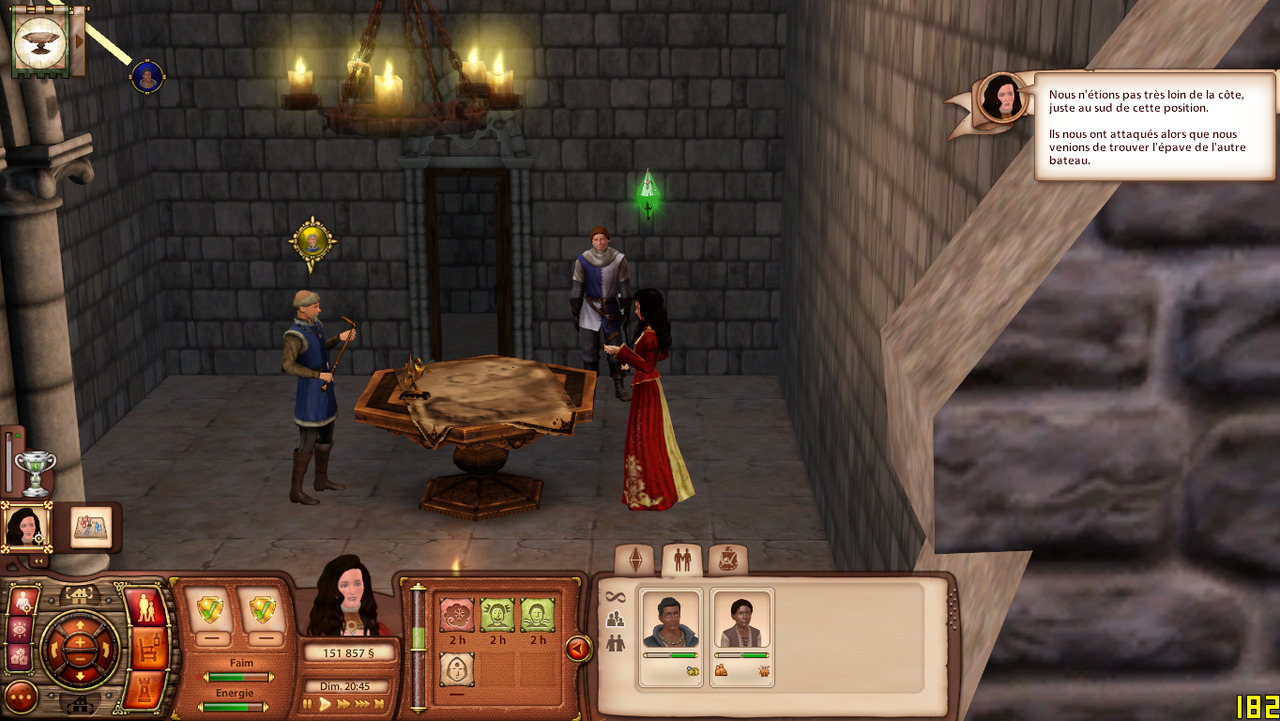The width and height of the screenshot is (1280, 721).
Task: Open the three-dots options menu
Action: (x=20, y=696)
